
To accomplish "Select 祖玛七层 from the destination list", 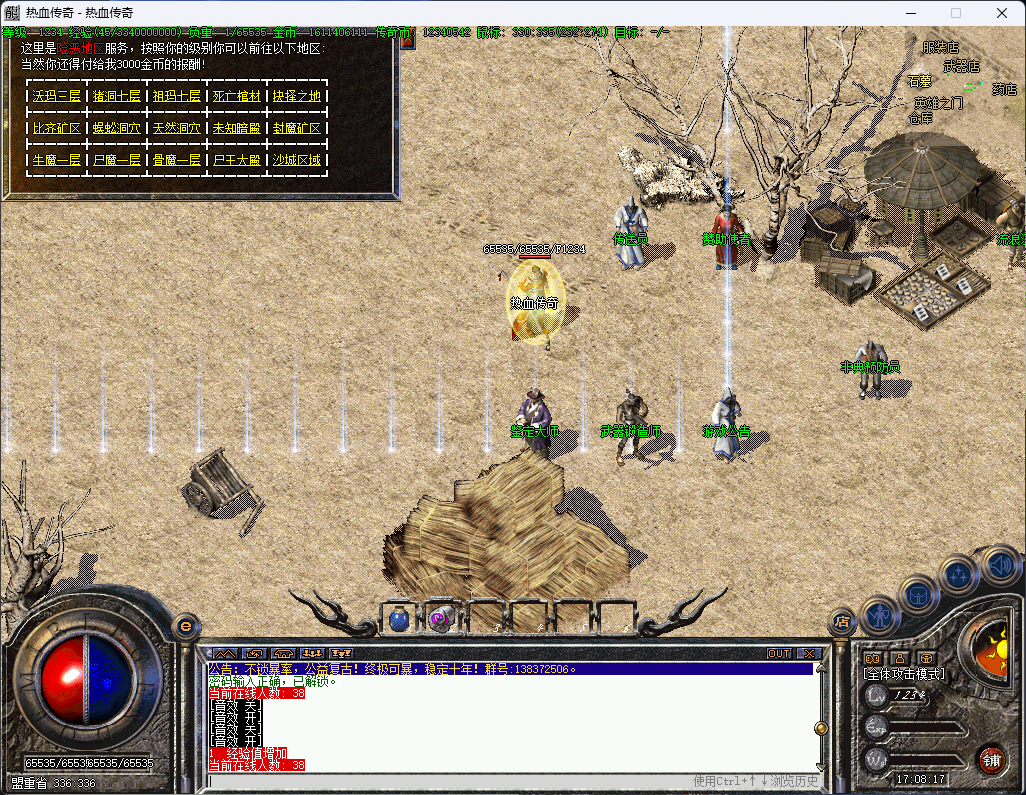I will point(176,96).
